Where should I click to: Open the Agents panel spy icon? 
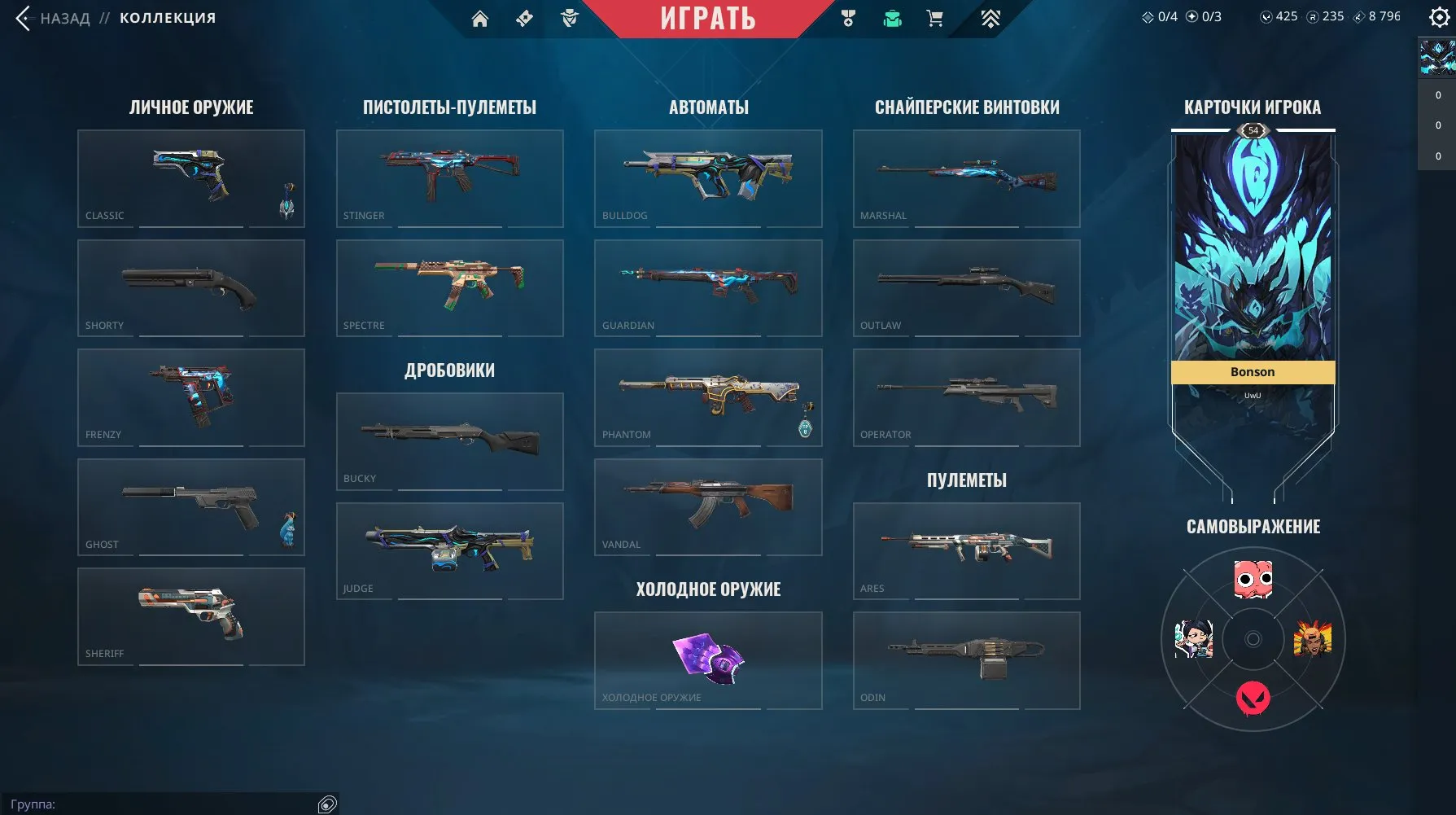[570, 18]
